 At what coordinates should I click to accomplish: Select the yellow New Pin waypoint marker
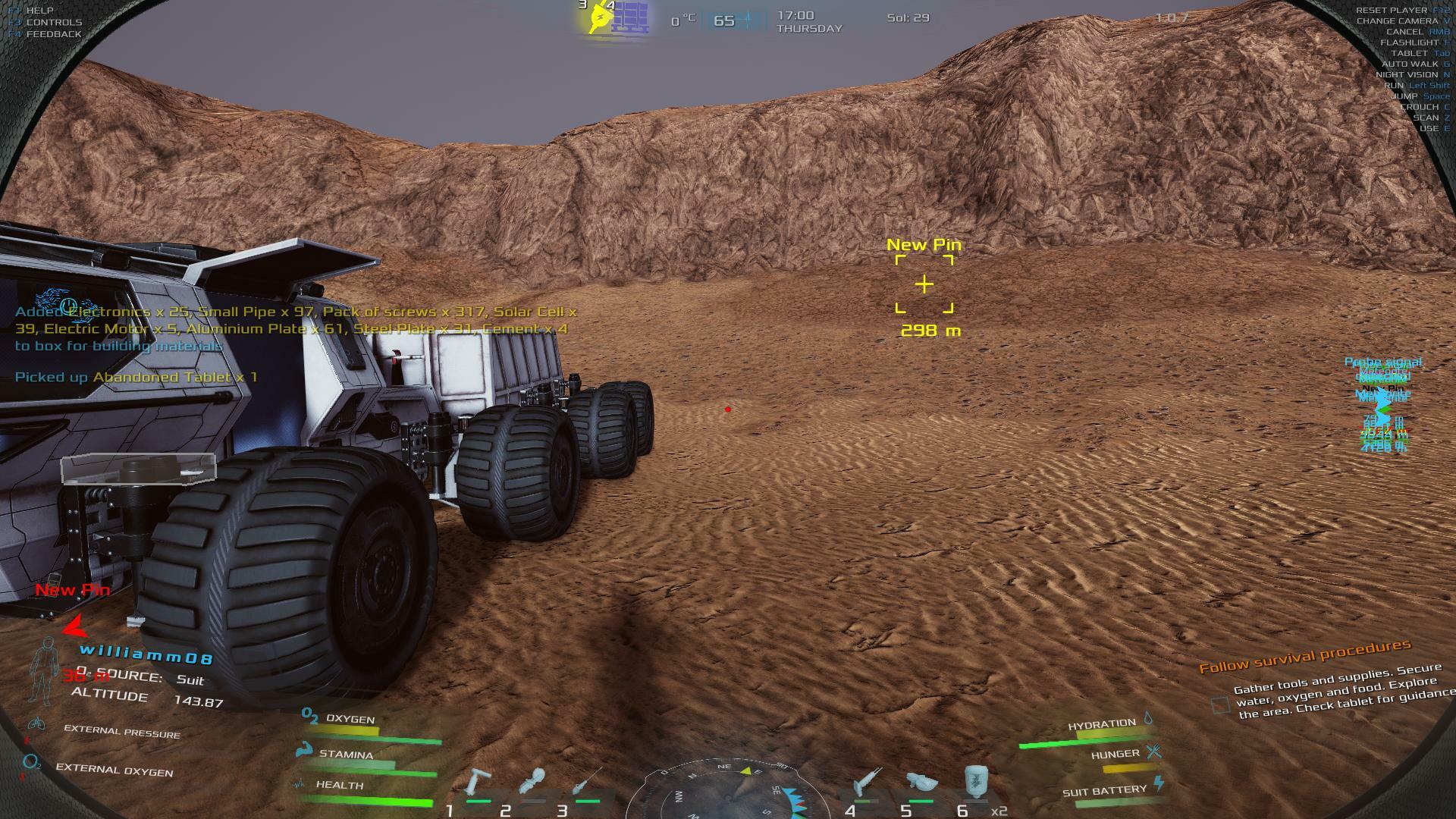coord(924,284)
